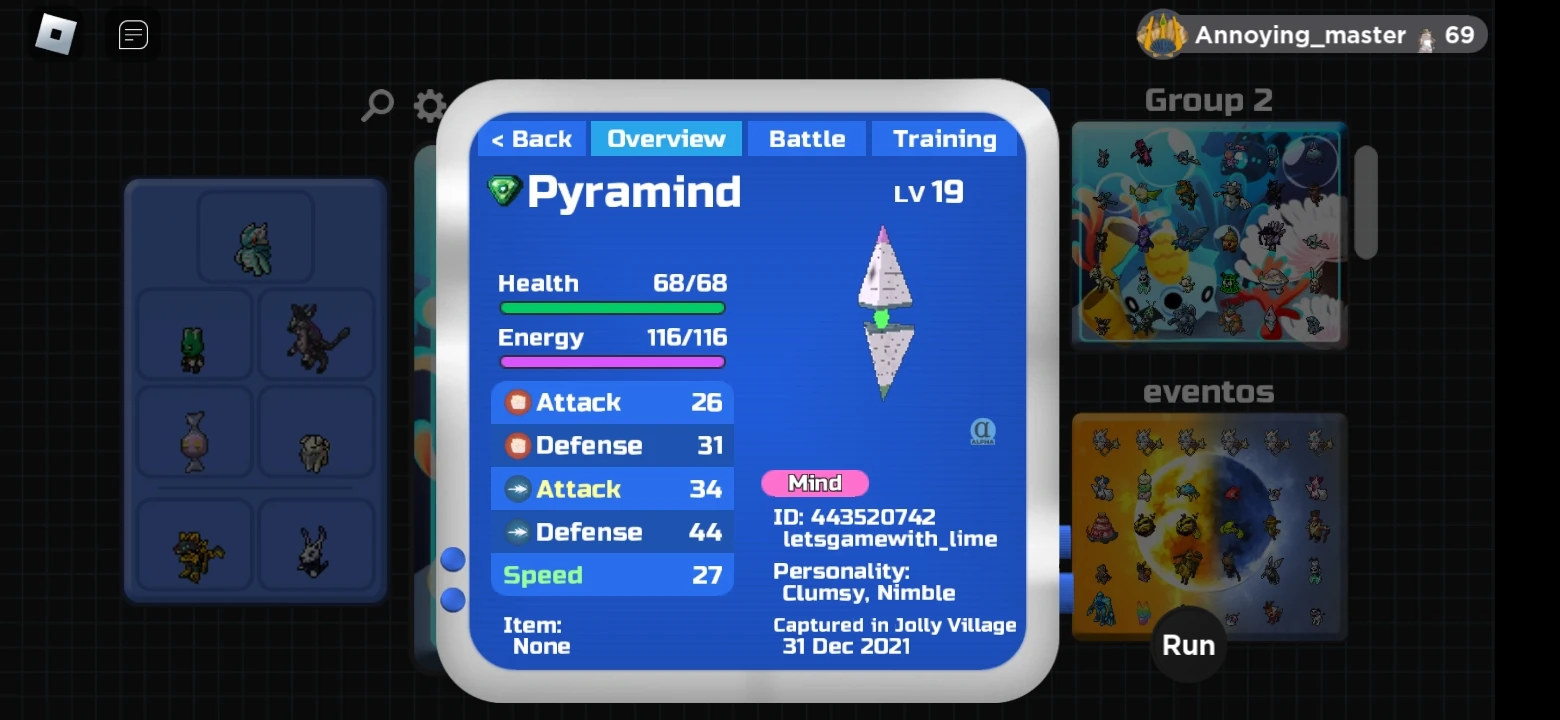Click the Roblox logo
Screen dimensions: 1560x720
click(x=55, y=33)
